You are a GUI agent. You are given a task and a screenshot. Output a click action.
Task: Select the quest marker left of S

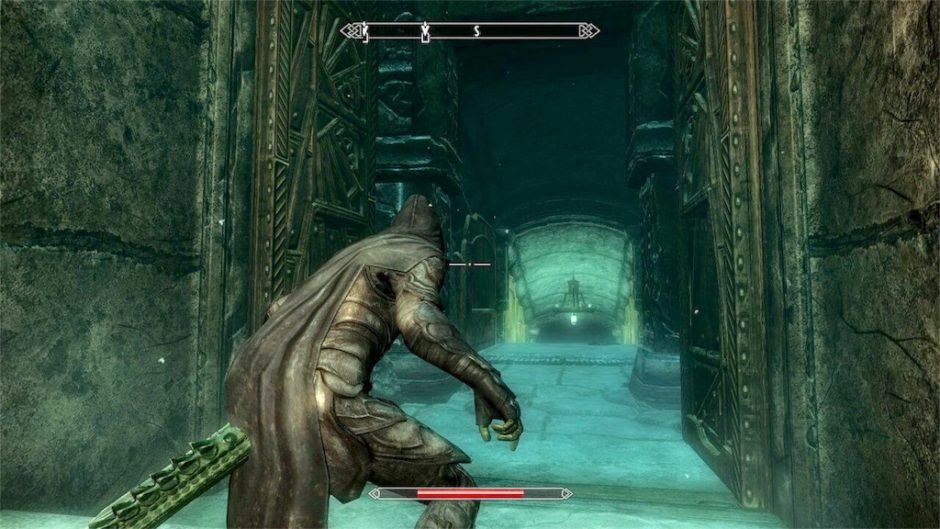(426, 32)
